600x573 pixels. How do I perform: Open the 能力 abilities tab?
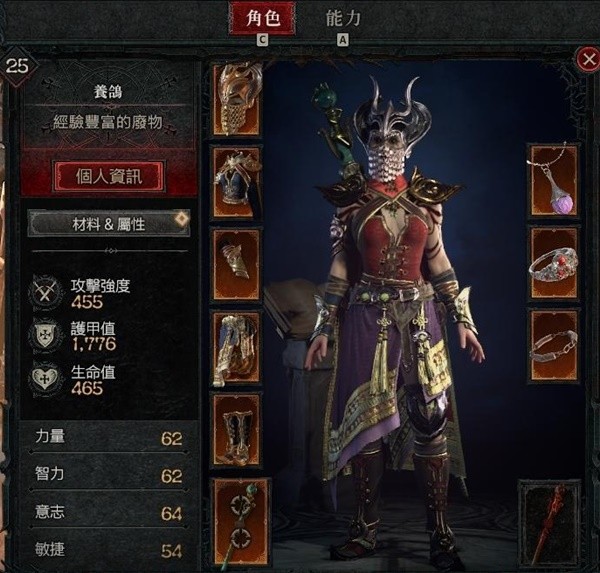point(343,18)
